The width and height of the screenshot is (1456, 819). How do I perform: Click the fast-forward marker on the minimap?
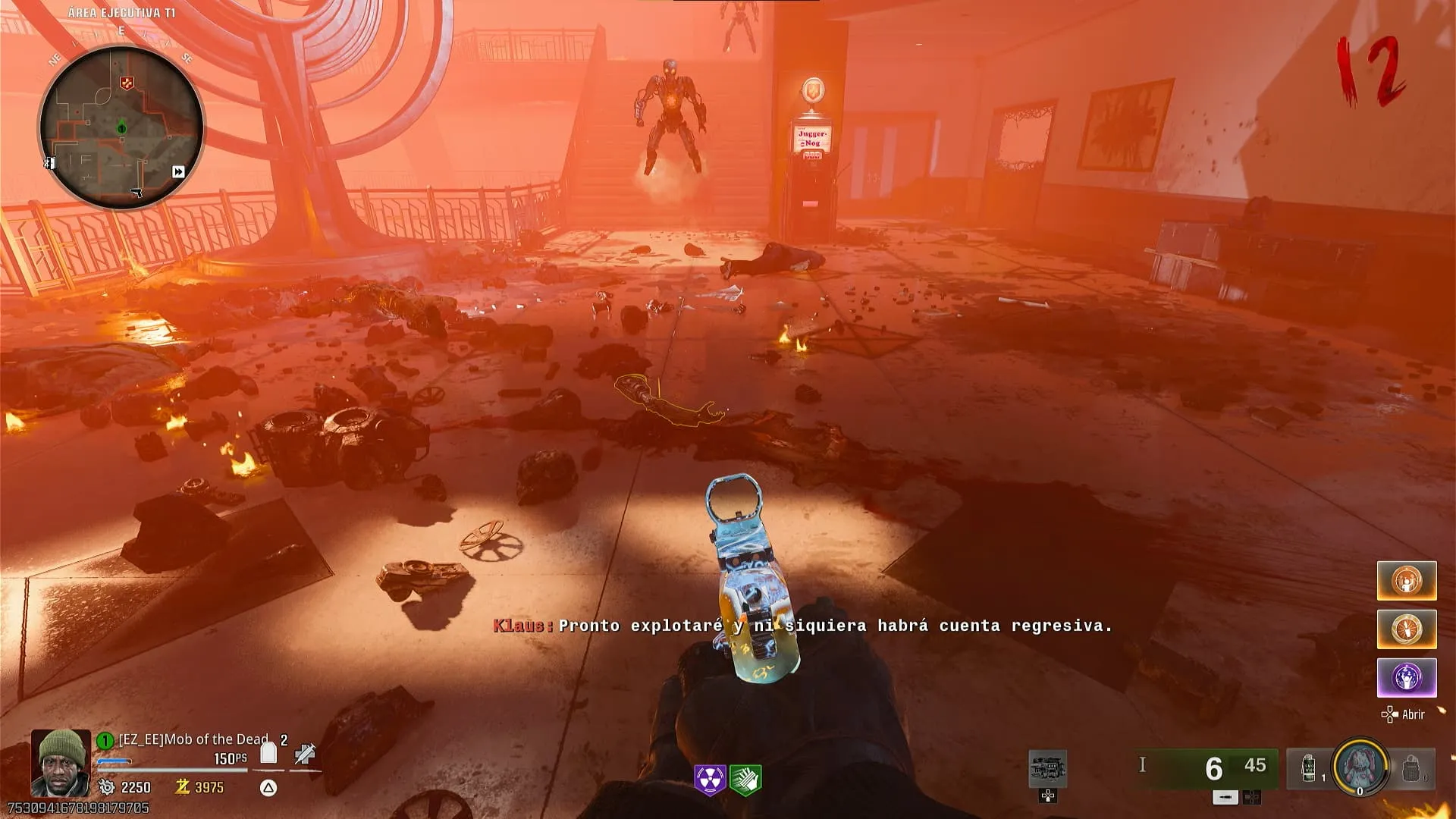click(x=178, y=172)
